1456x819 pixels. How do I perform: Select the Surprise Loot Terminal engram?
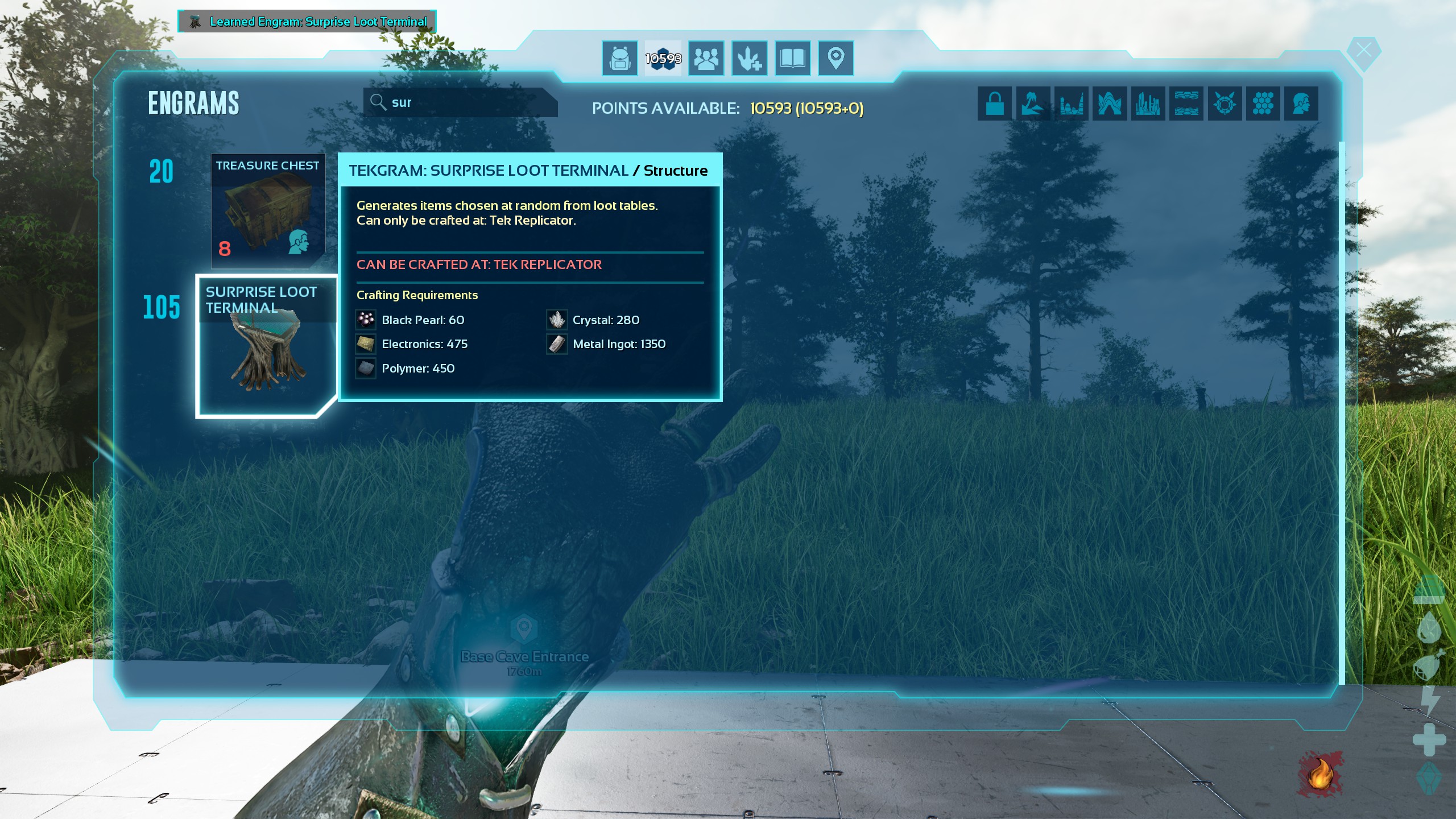pyautogui.click(x=266, y=346)
